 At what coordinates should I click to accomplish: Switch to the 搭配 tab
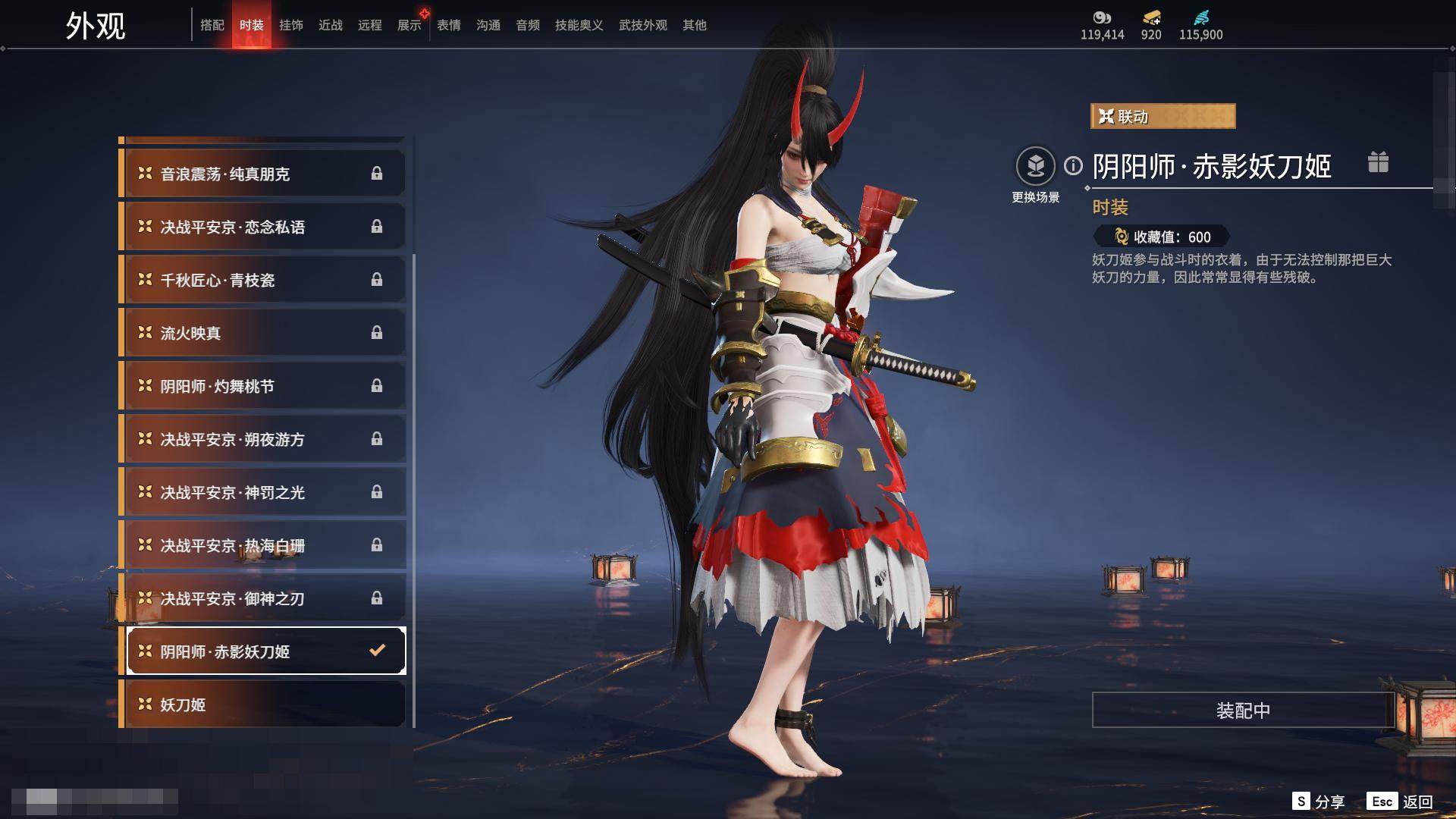pyautogui.click(x=212, y=26)
